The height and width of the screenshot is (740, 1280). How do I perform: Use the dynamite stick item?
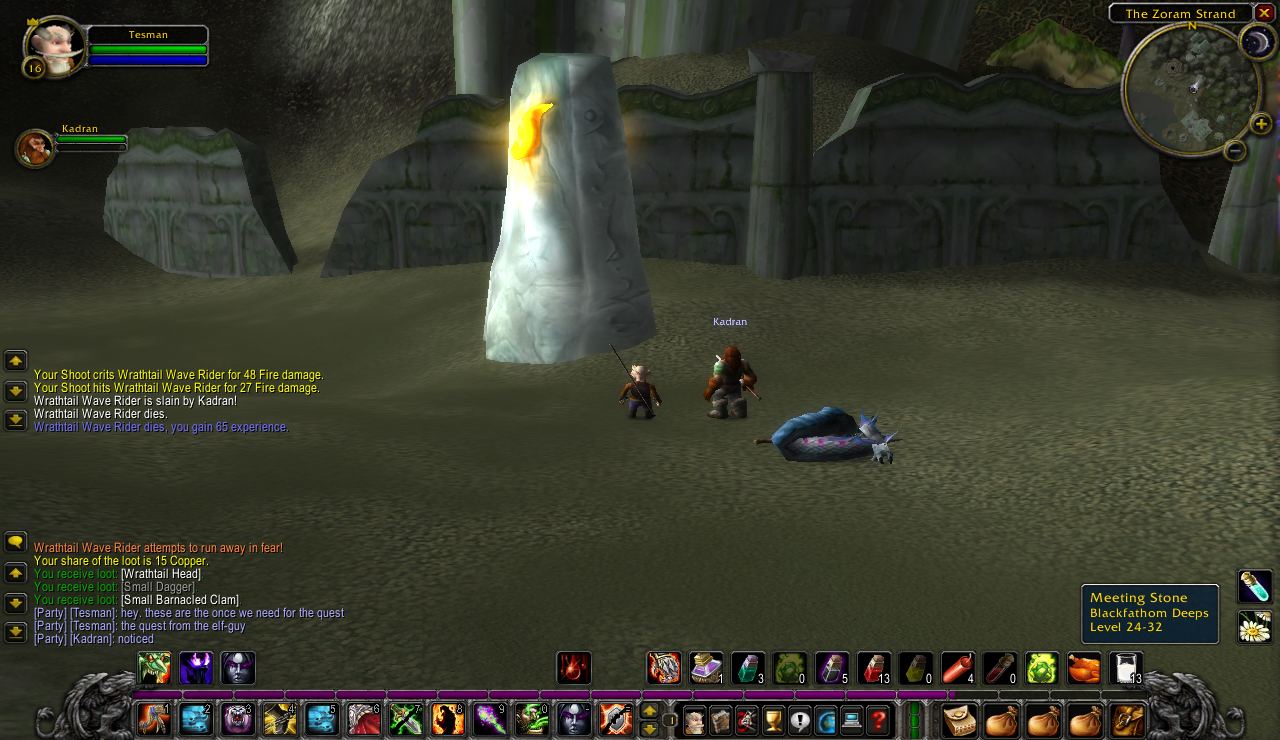tap(958, 668)
